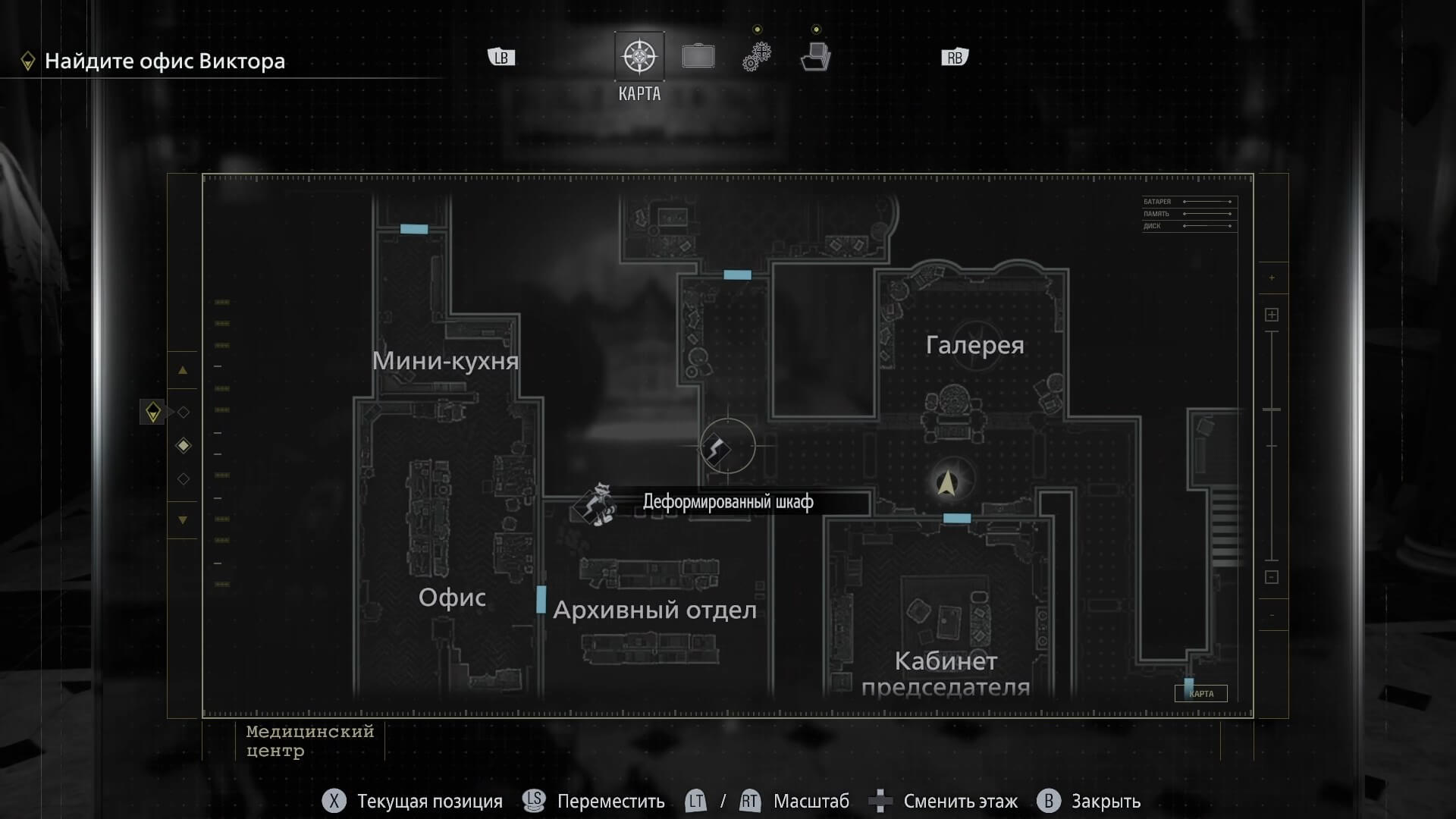
Task: Select the objective diamond marker on left edge
Action: [152, 413]
